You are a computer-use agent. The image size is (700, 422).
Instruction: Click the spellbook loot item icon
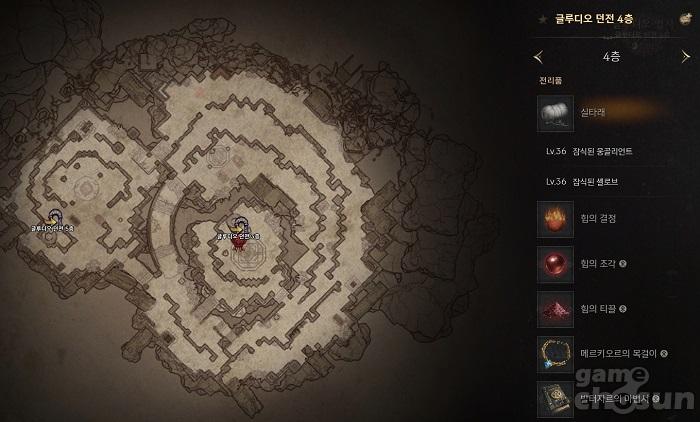coord(555,398)
